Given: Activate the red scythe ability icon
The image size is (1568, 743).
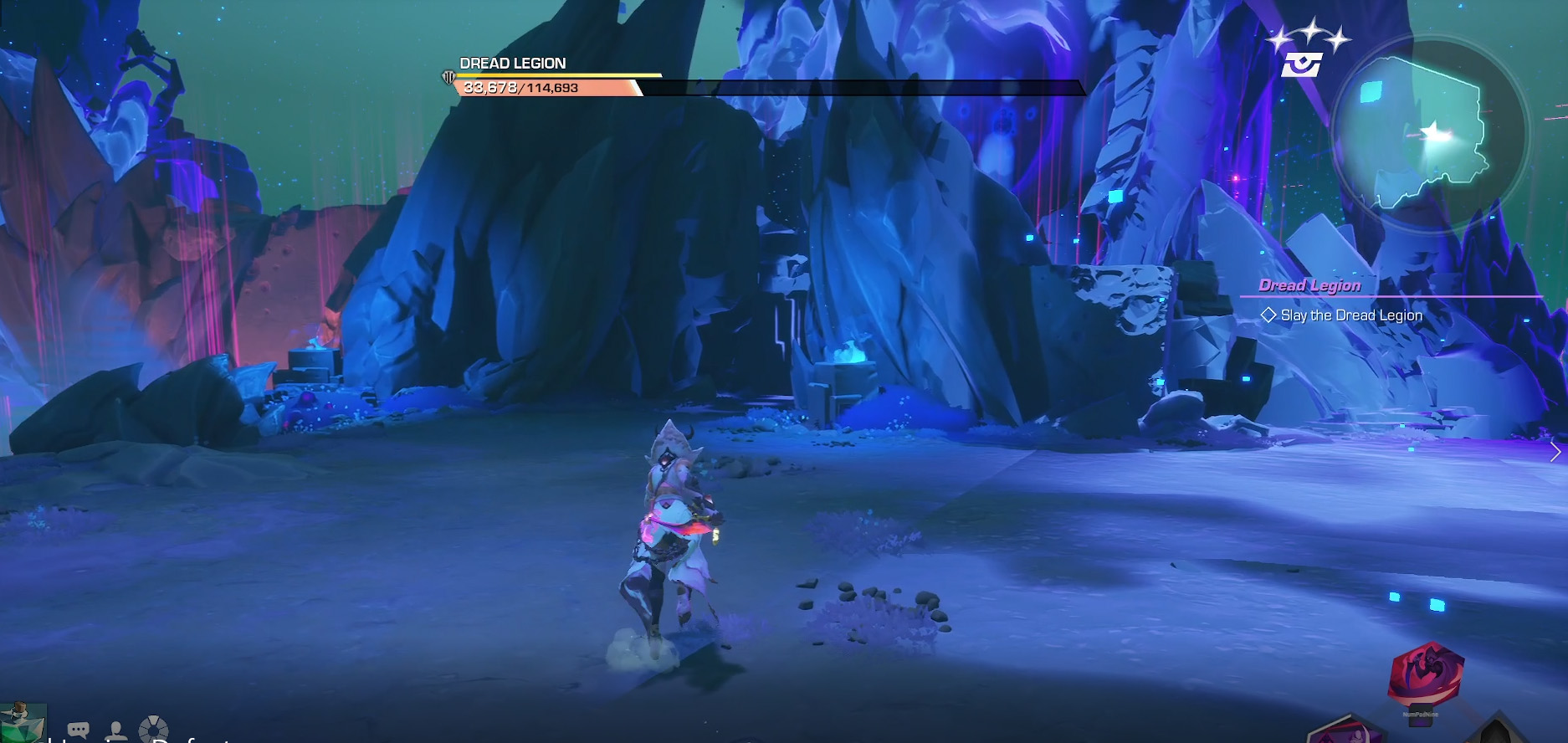Looking at the screenshot, I should coord(1425,676).
